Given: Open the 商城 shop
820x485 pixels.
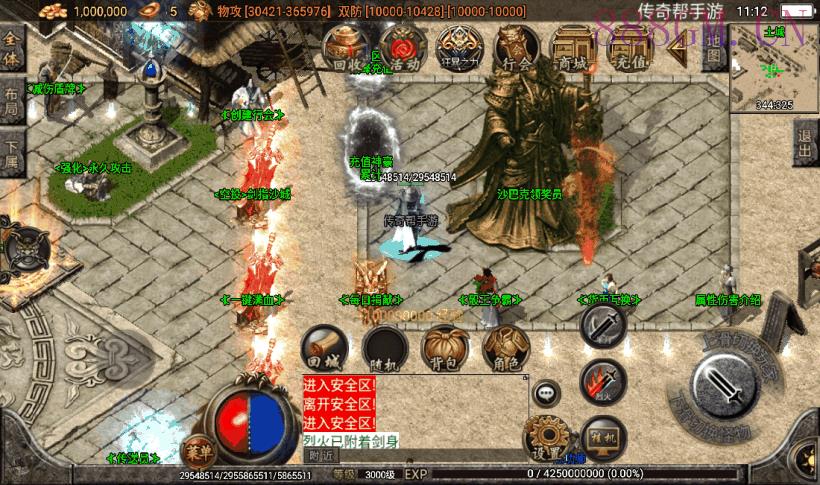Looking at the screenshot, I should coord(575,50).
